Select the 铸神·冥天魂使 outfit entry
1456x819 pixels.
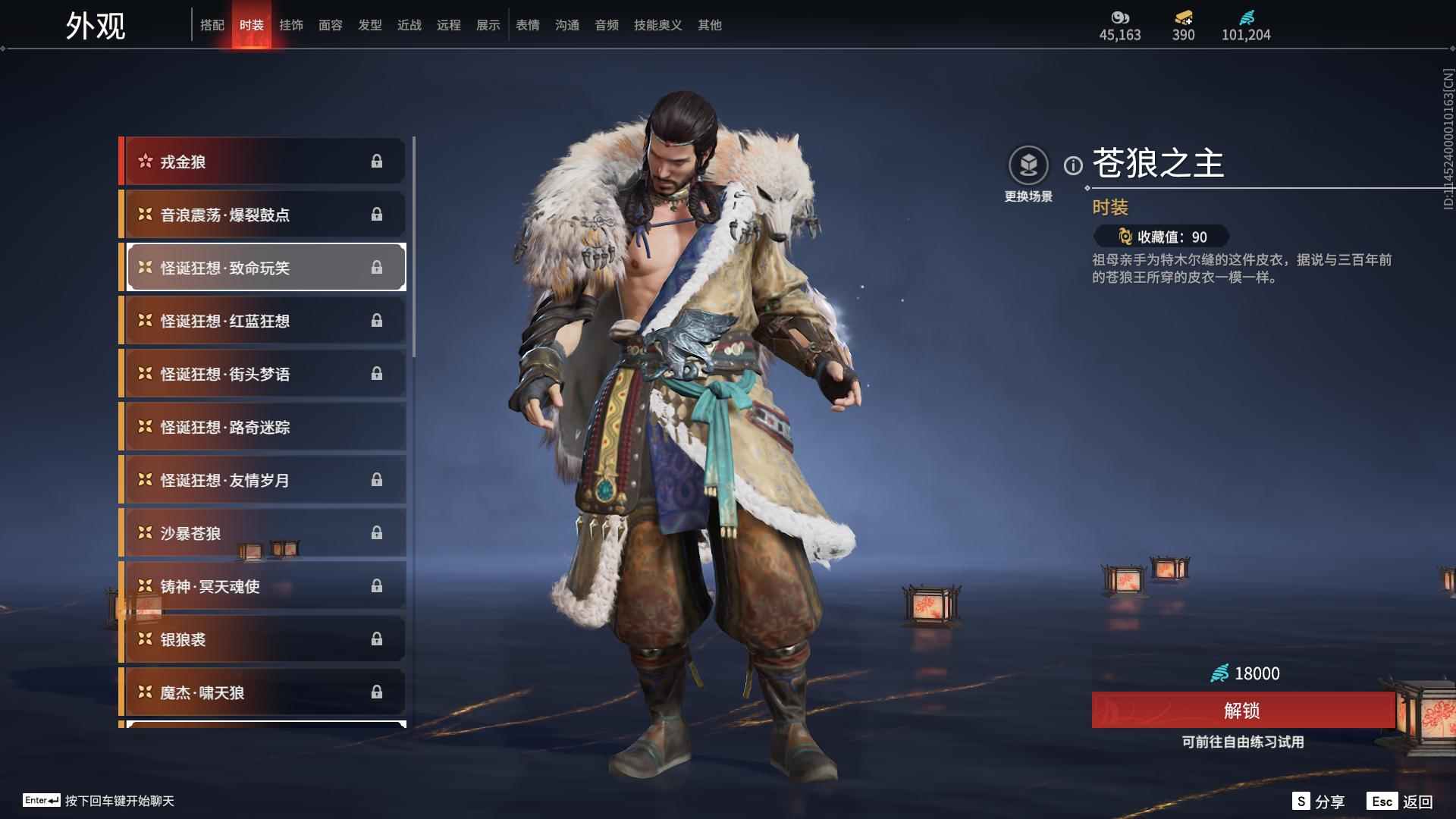[262, 586]
